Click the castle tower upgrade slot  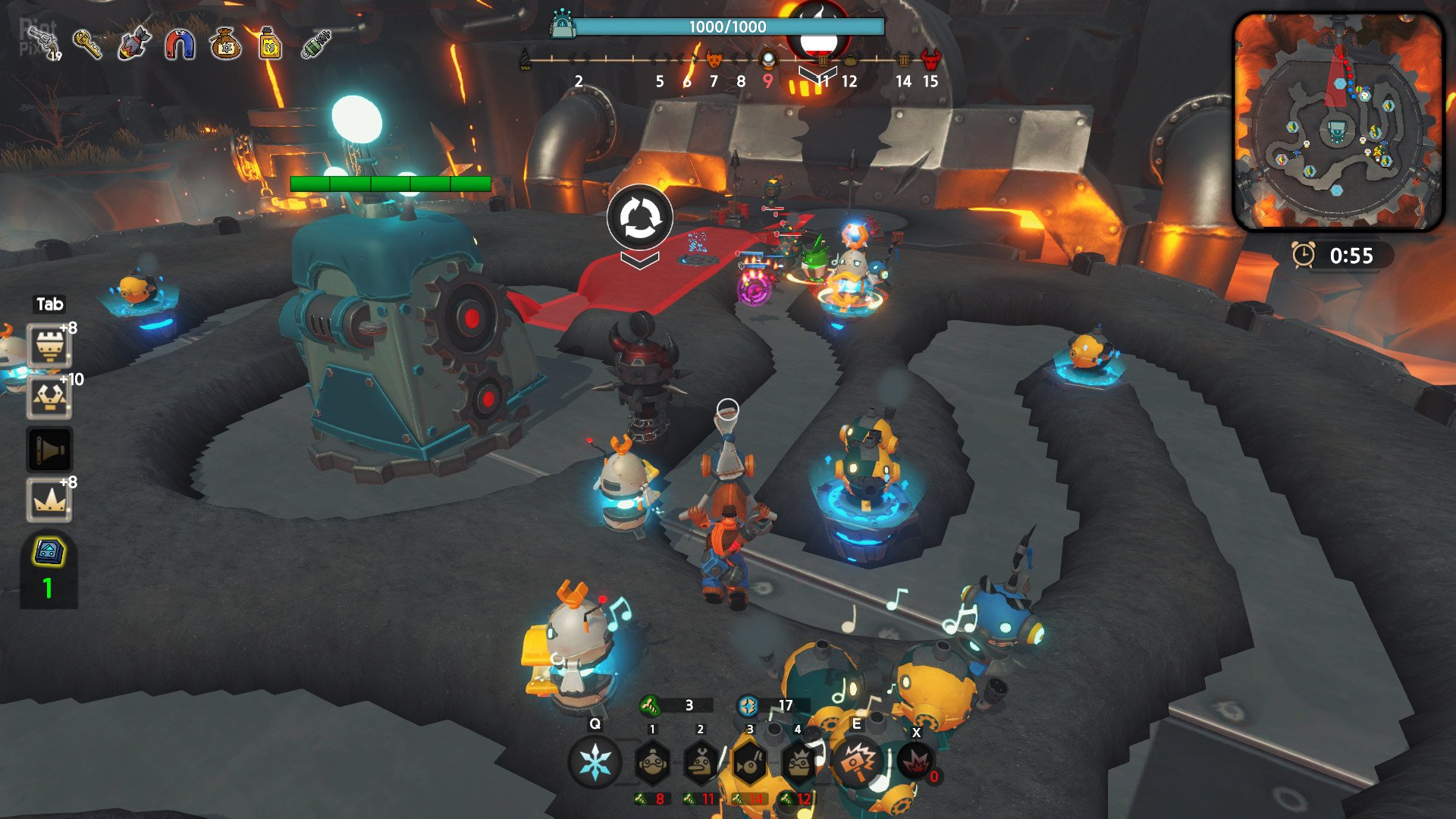click(49, 347)
